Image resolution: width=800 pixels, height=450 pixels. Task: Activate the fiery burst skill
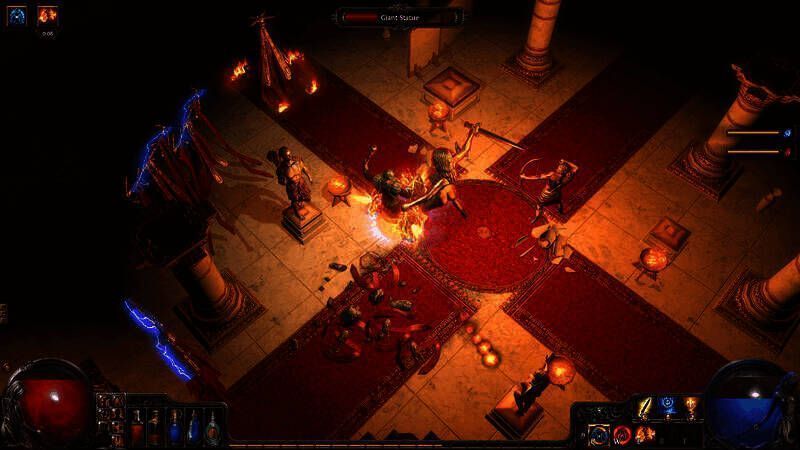pos(645,435)
